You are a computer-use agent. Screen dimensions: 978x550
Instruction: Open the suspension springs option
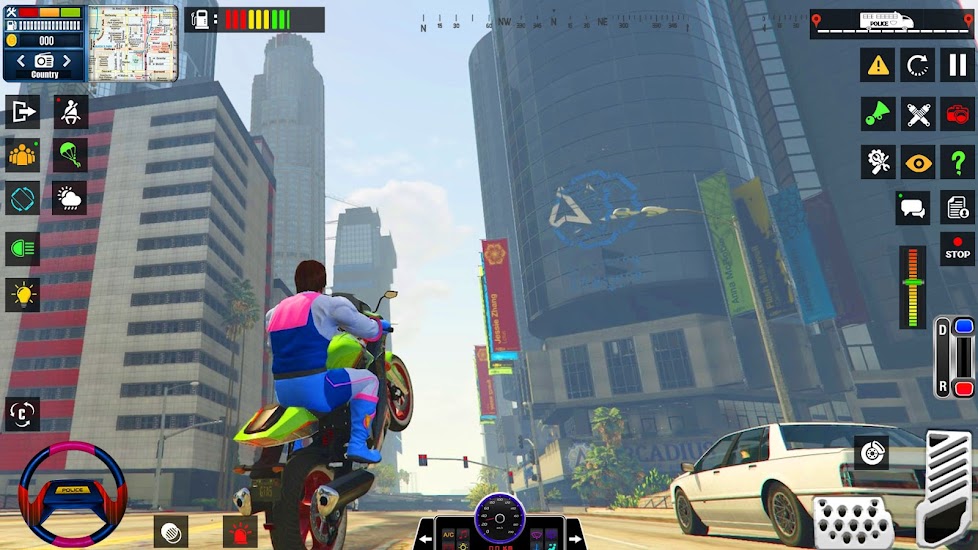[x=918, y=114]
